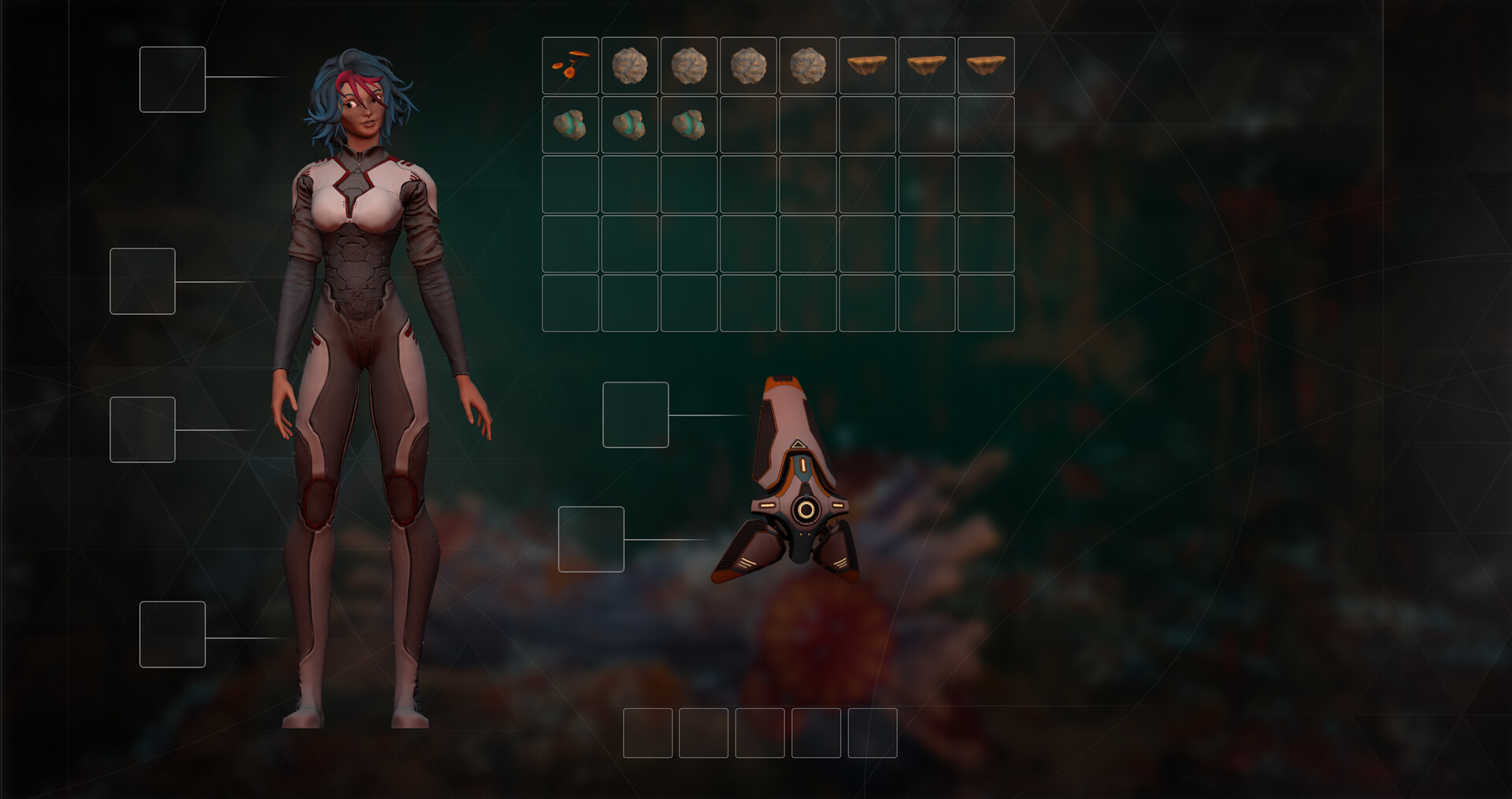
Task: Select the rightmost mushroom cap item icon
Action: [x=986, y=65]
